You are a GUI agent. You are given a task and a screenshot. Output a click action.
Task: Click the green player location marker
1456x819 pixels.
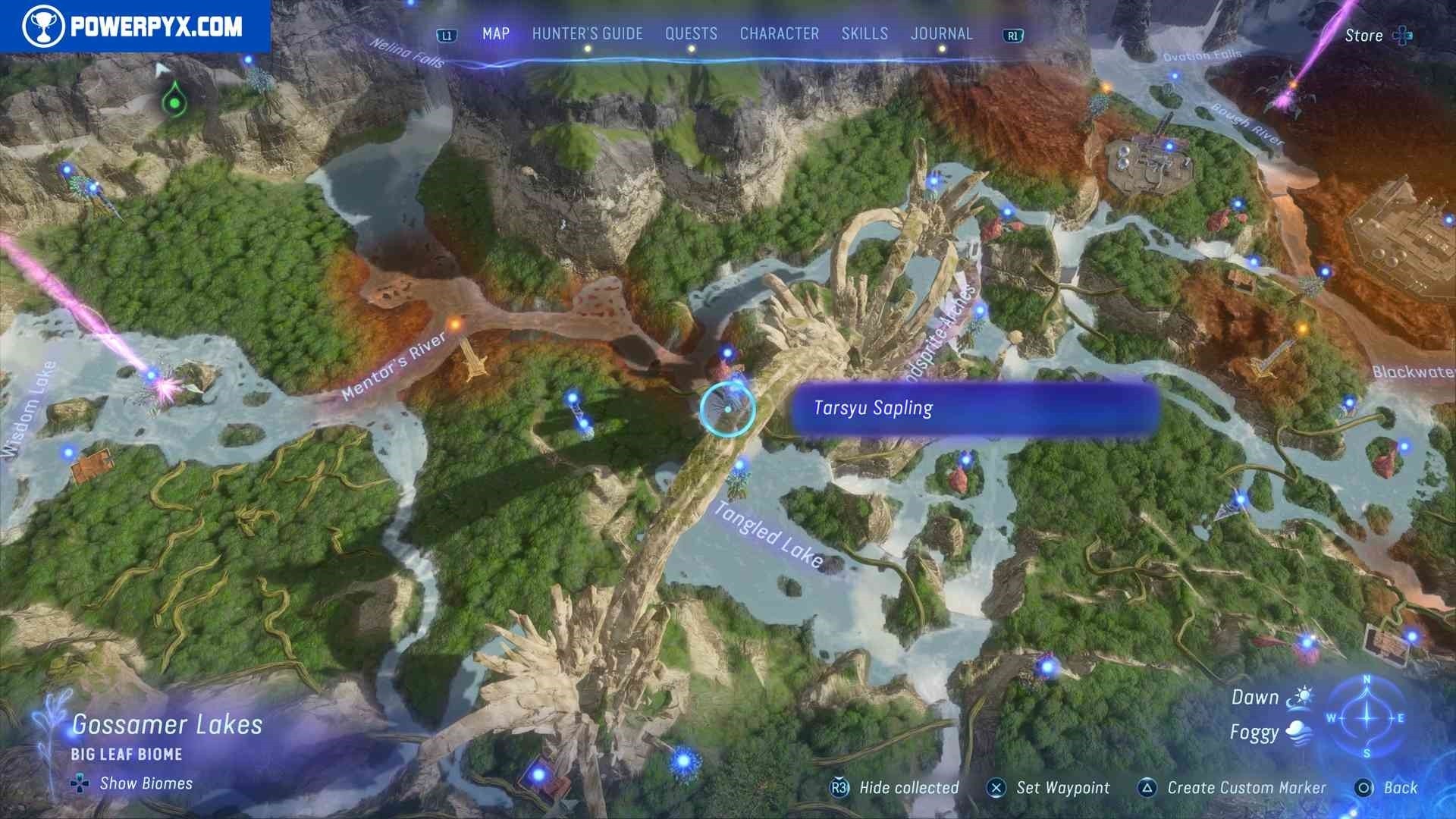point(175,102)
